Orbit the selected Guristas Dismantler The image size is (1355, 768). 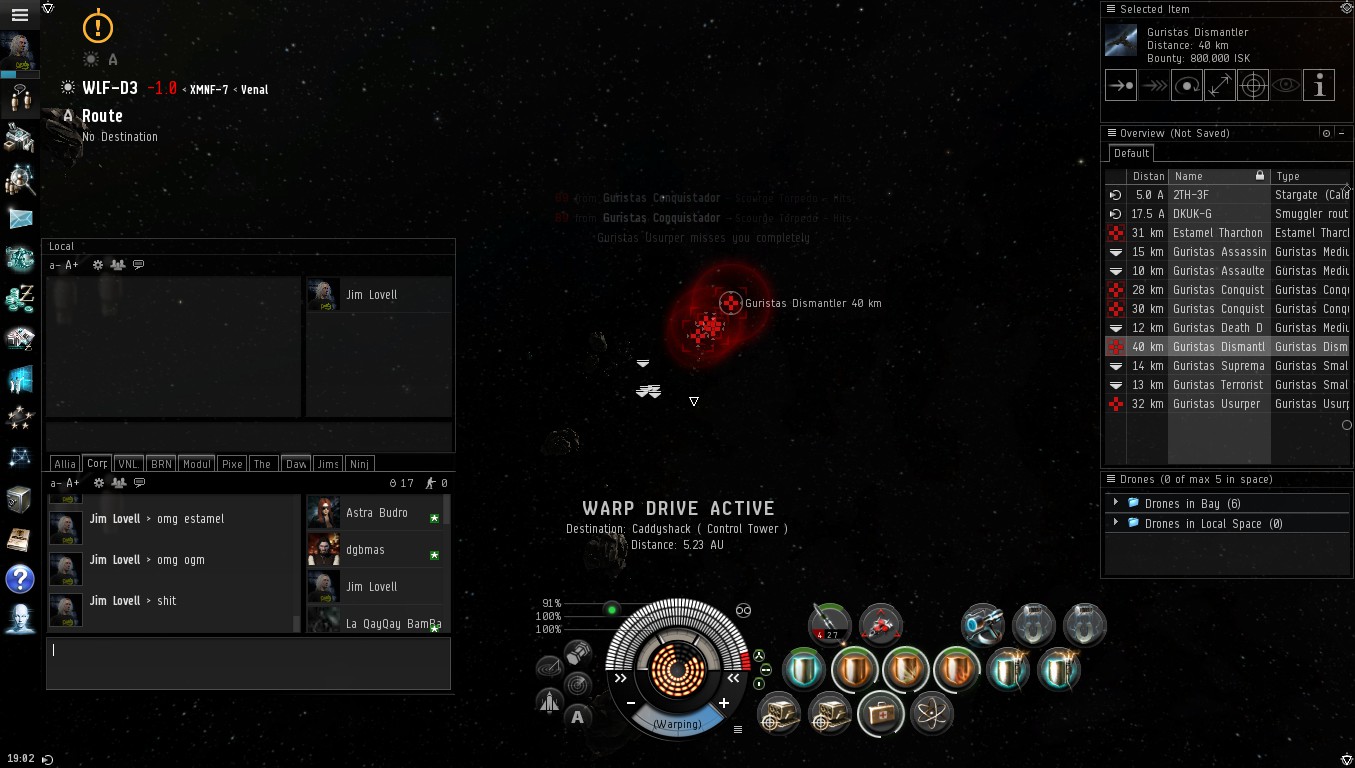pos(1187,86)
